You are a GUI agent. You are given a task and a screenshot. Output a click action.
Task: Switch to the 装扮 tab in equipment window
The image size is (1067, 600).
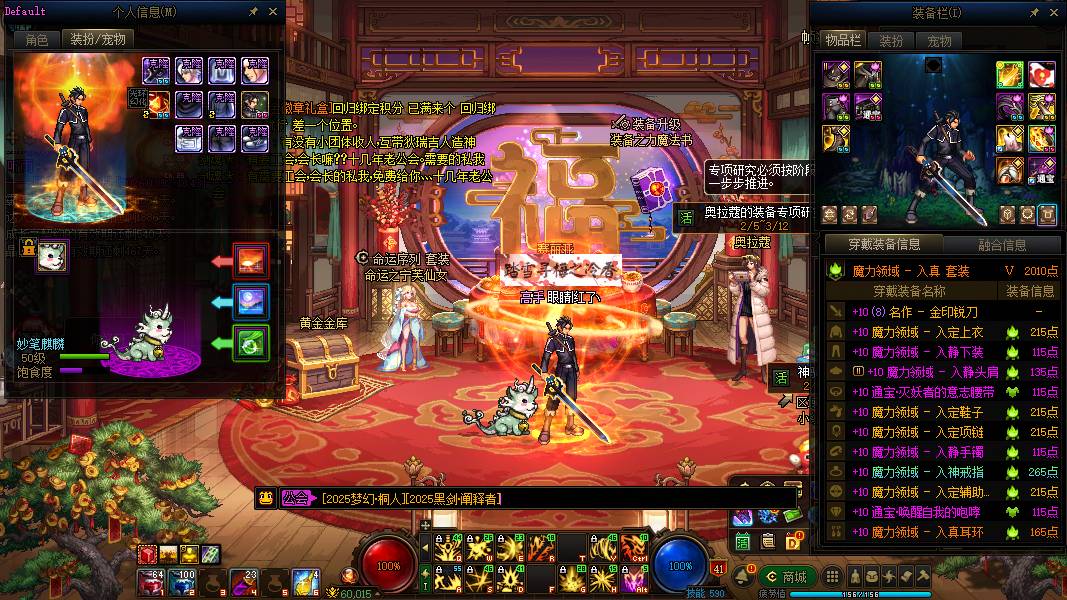click(x=891, y=41)
